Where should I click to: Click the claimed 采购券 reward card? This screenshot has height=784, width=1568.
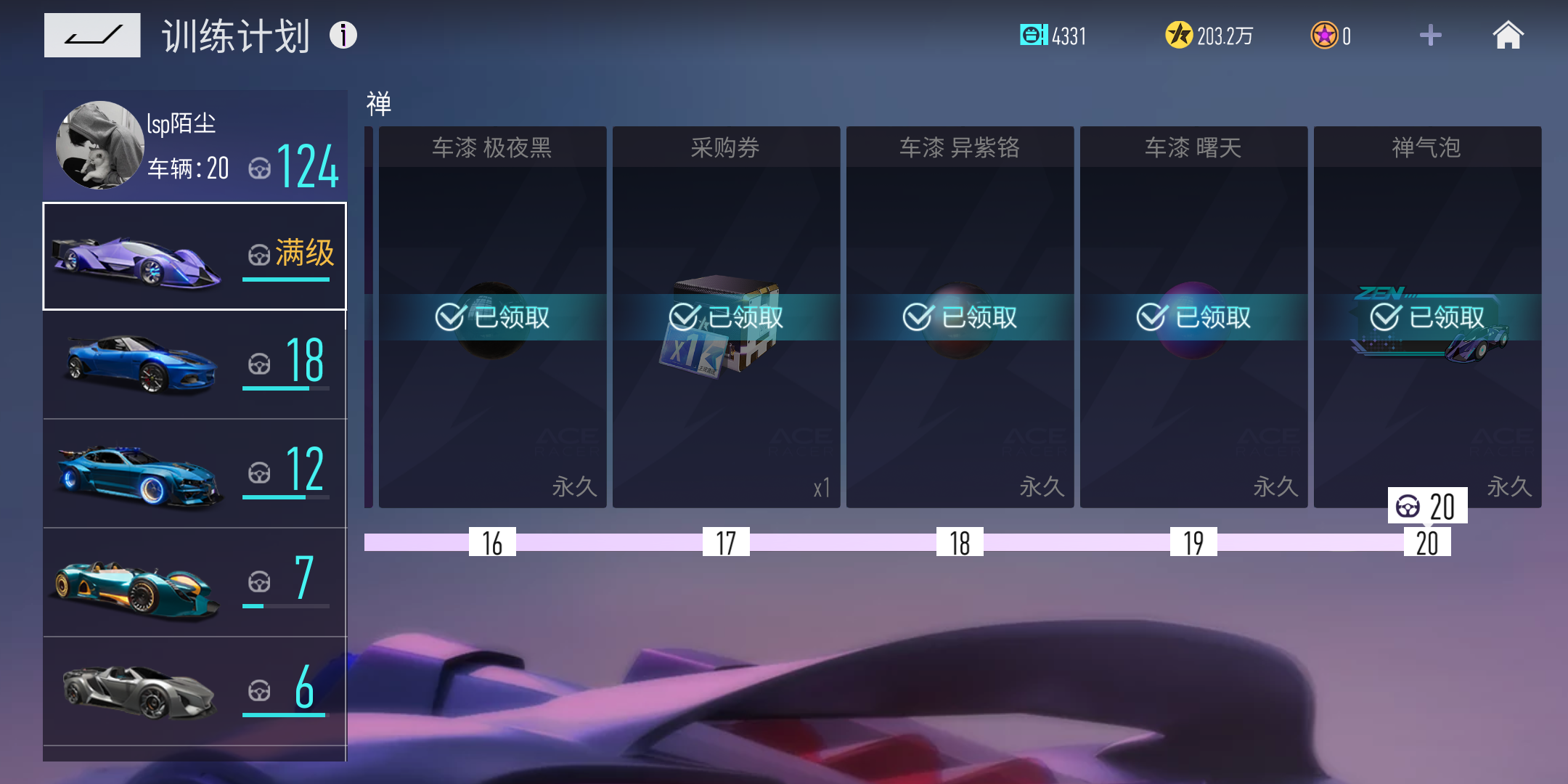click(x=727, y=316)
